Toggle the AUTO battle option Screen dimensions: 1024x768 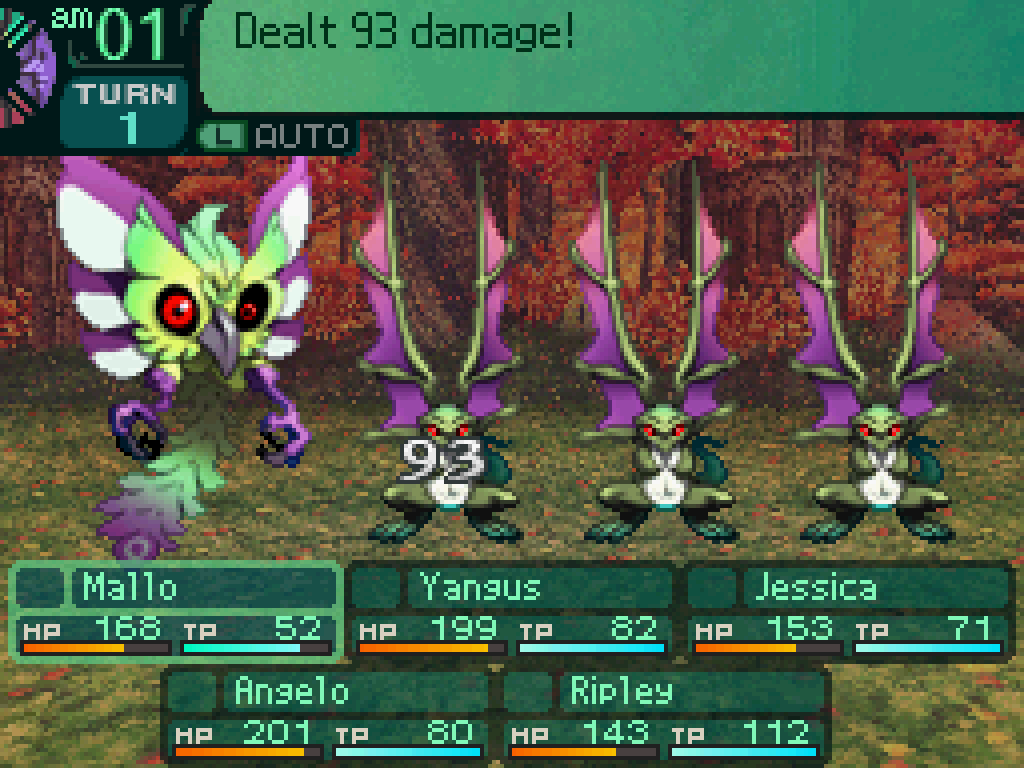pos(276,135)
